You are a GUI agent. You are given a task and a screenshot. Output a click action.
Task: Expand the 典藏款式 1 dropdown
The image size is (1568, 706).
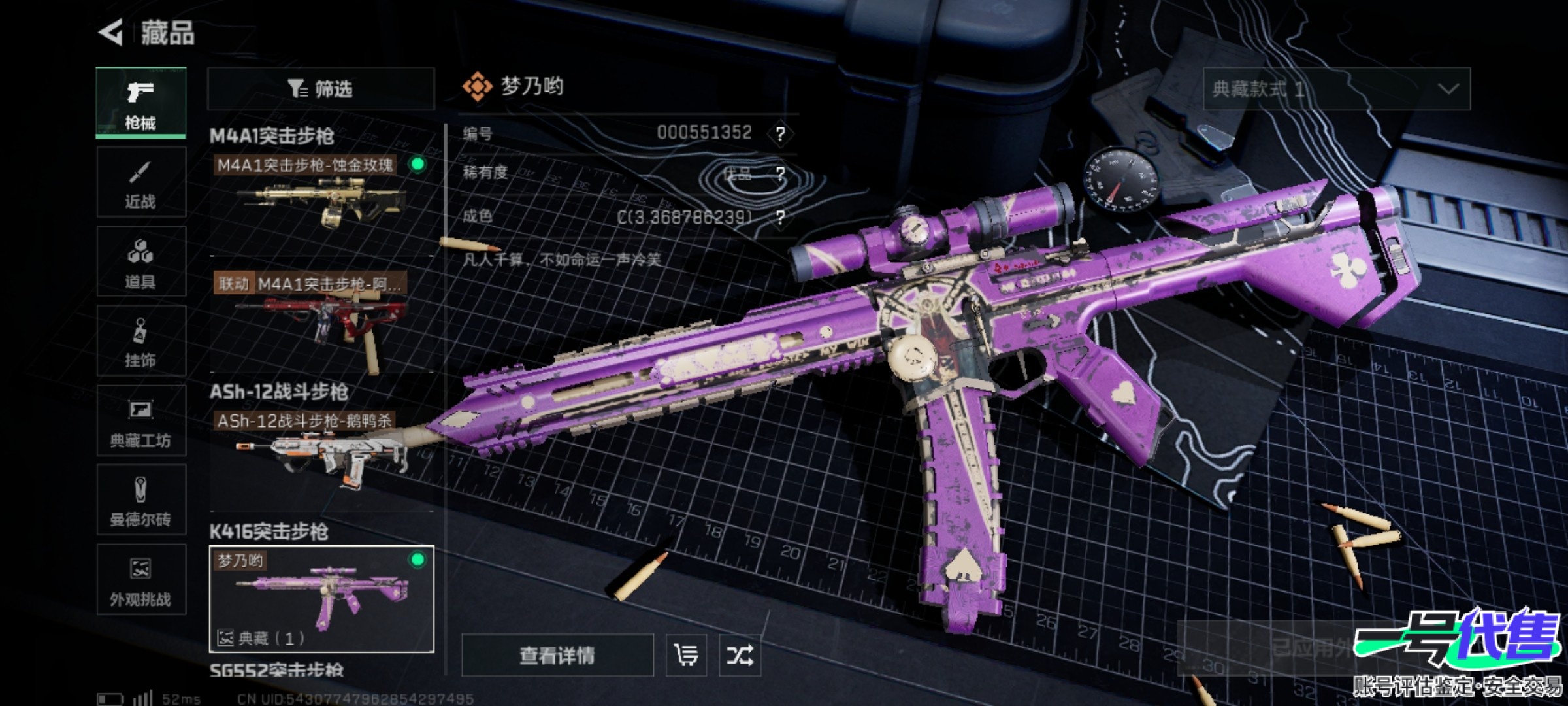coord(1336,89)
